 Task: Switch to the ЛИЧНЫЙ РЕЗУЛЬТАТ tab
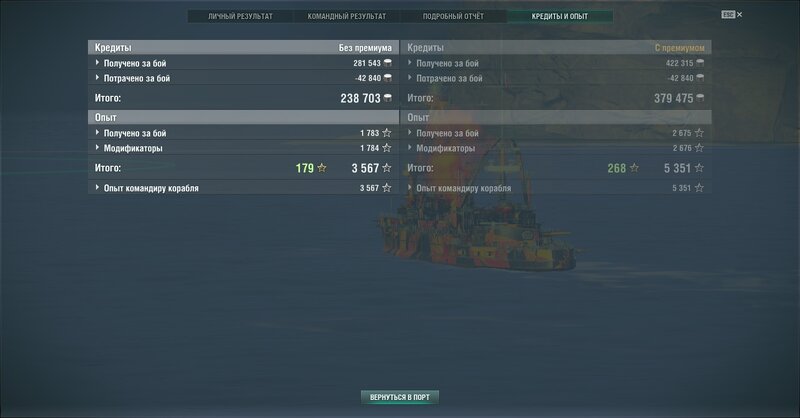pyautogui.click(x=239, y=17)
